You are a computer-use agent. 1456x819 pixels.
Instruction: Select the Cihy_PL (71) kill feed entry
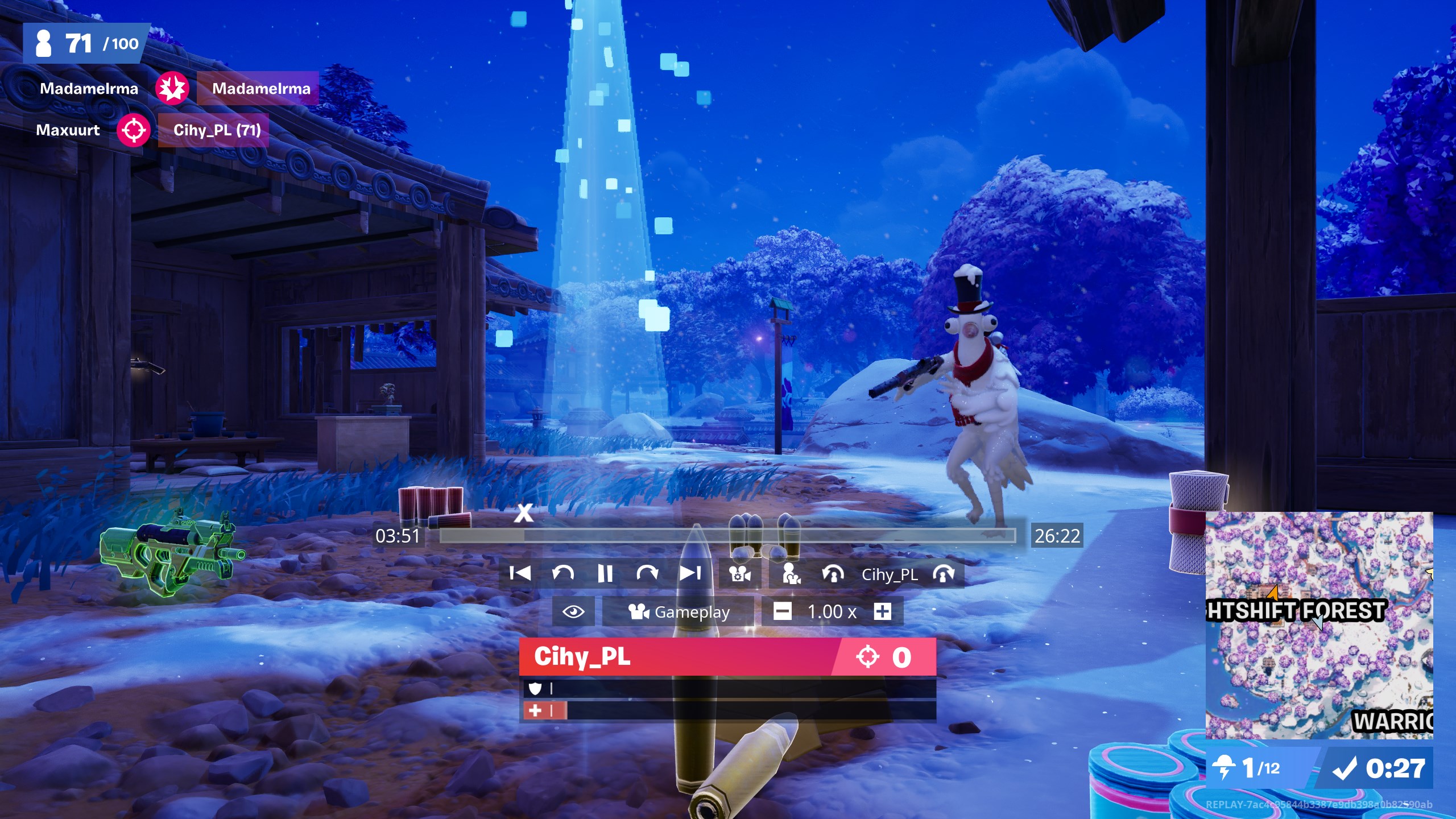217,130
